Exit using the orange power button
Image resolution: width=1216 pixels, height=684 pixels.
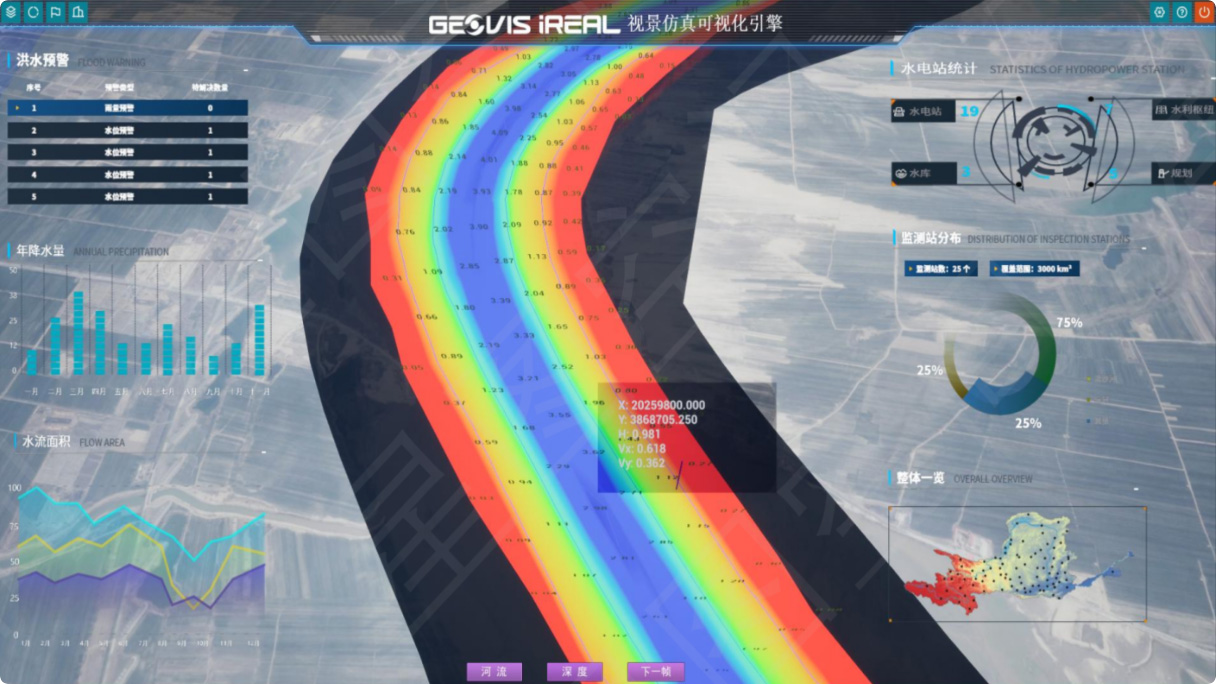1203,13
